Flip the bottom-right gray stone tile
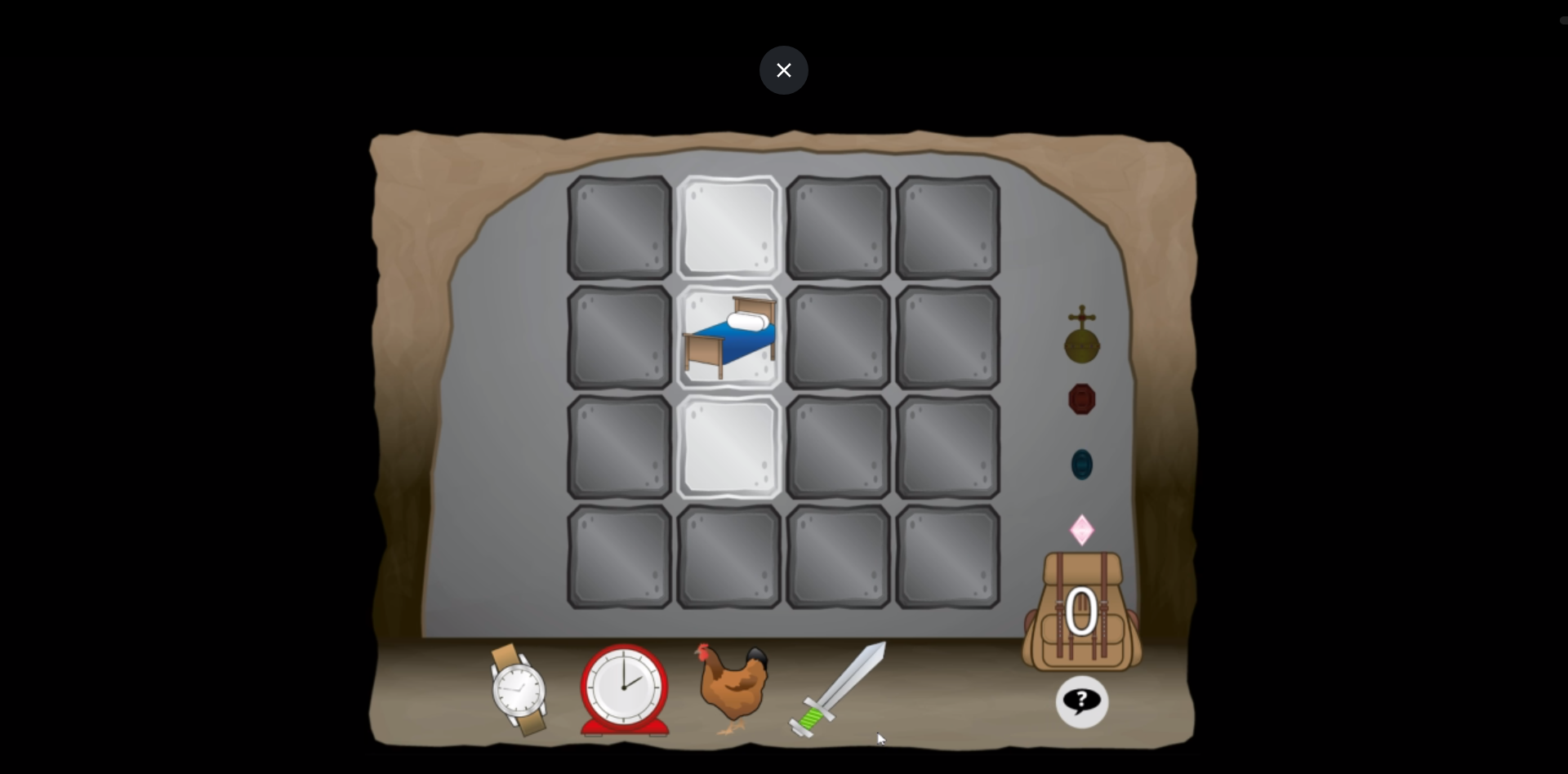This screenshot has width=1568, height=774. (x=947, y=556)
